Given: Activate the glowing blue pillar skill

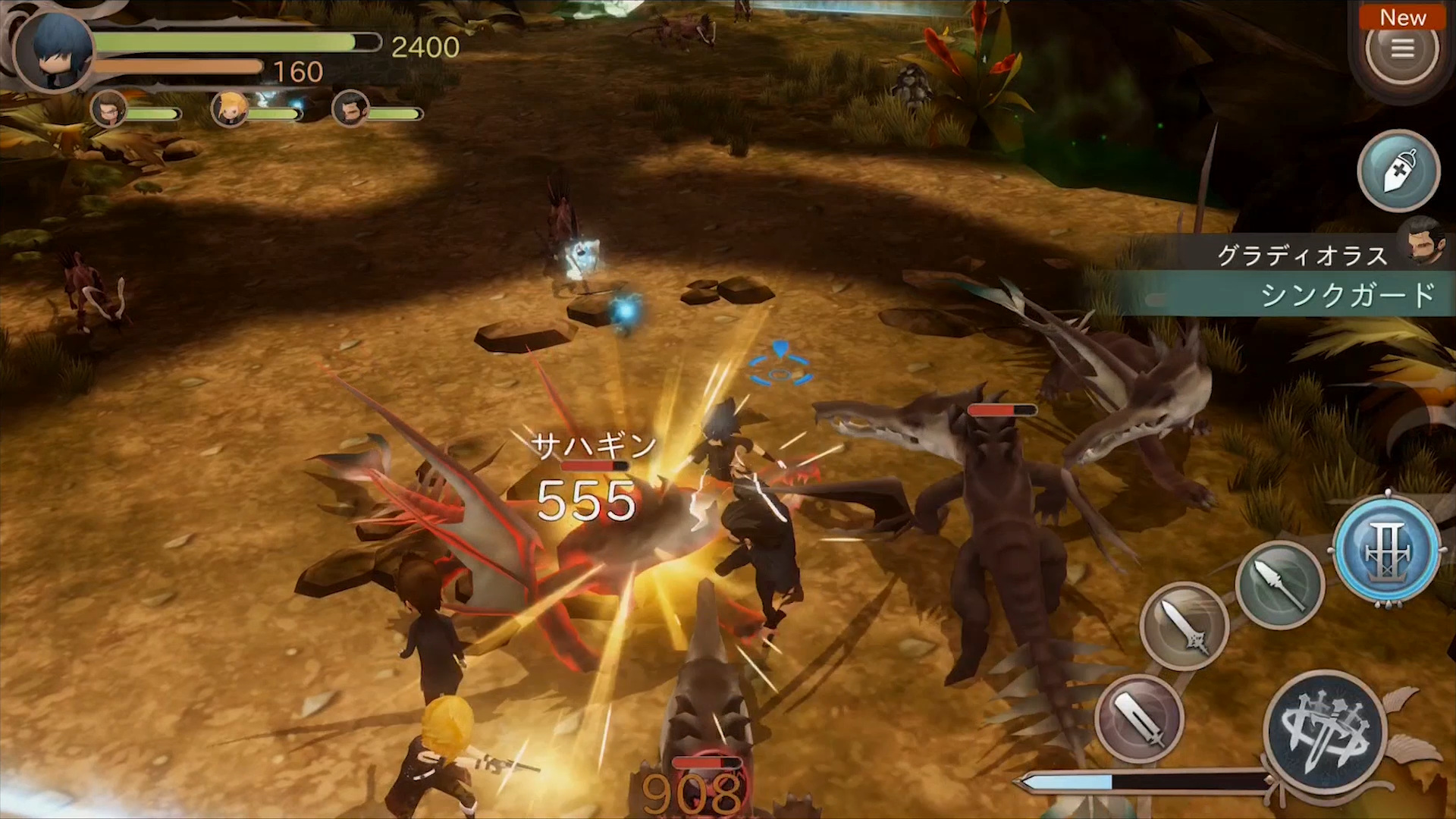Looking at the screenshot, I should coord(1387,548).
